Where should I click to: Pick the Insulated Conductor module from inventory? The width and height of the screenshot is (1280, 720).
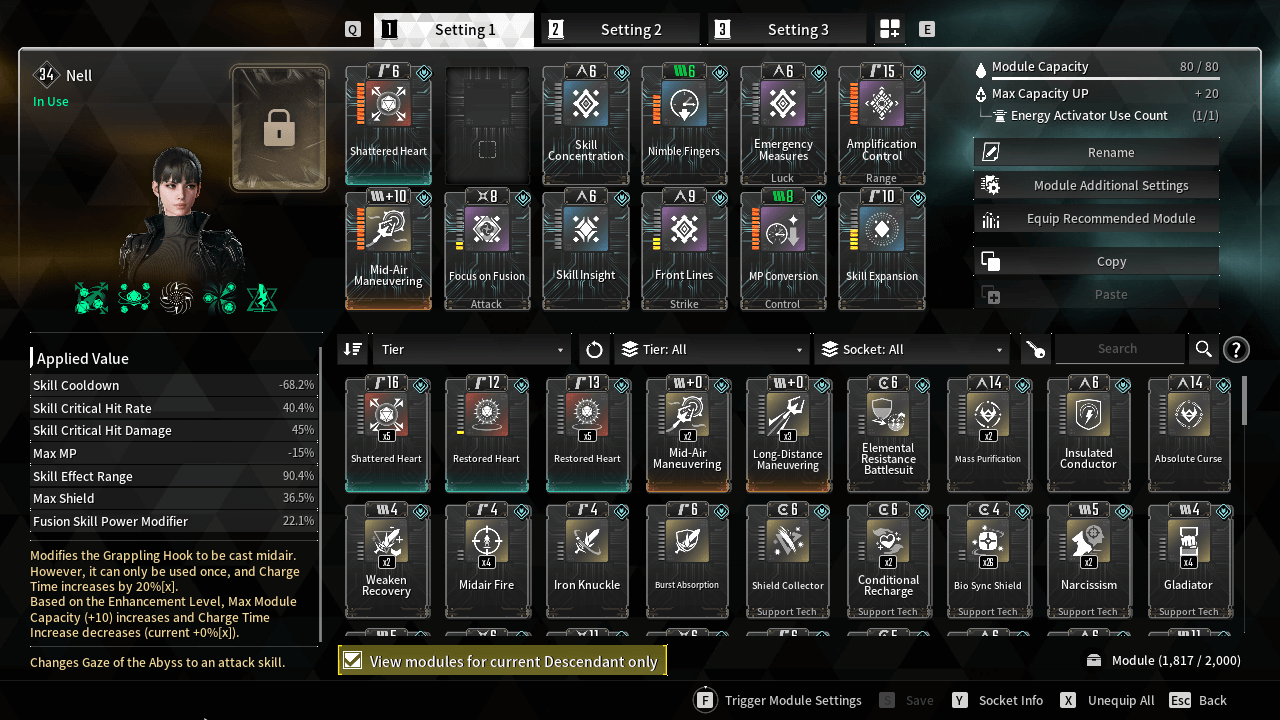coord(1088,435)
